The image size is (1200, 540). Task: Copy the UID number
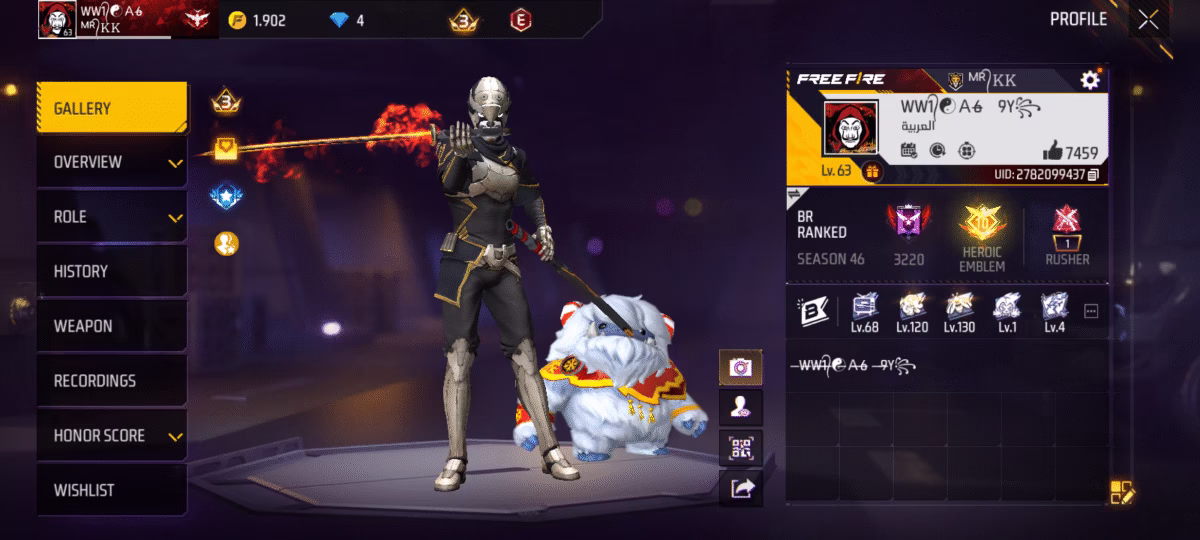[1094, 175]
